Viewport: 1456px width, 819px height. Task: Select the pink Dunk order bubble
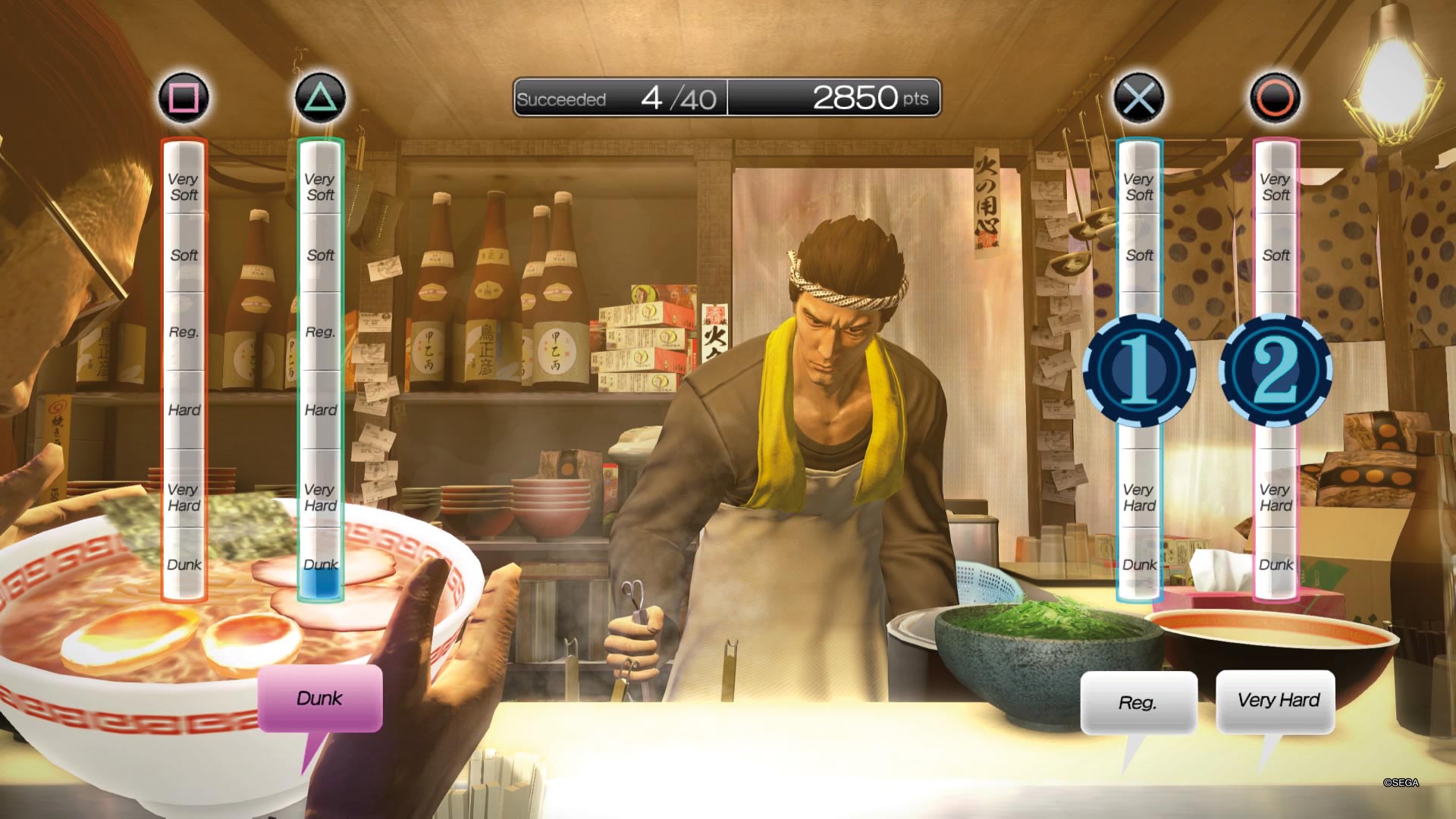click(x=319, y=698)
